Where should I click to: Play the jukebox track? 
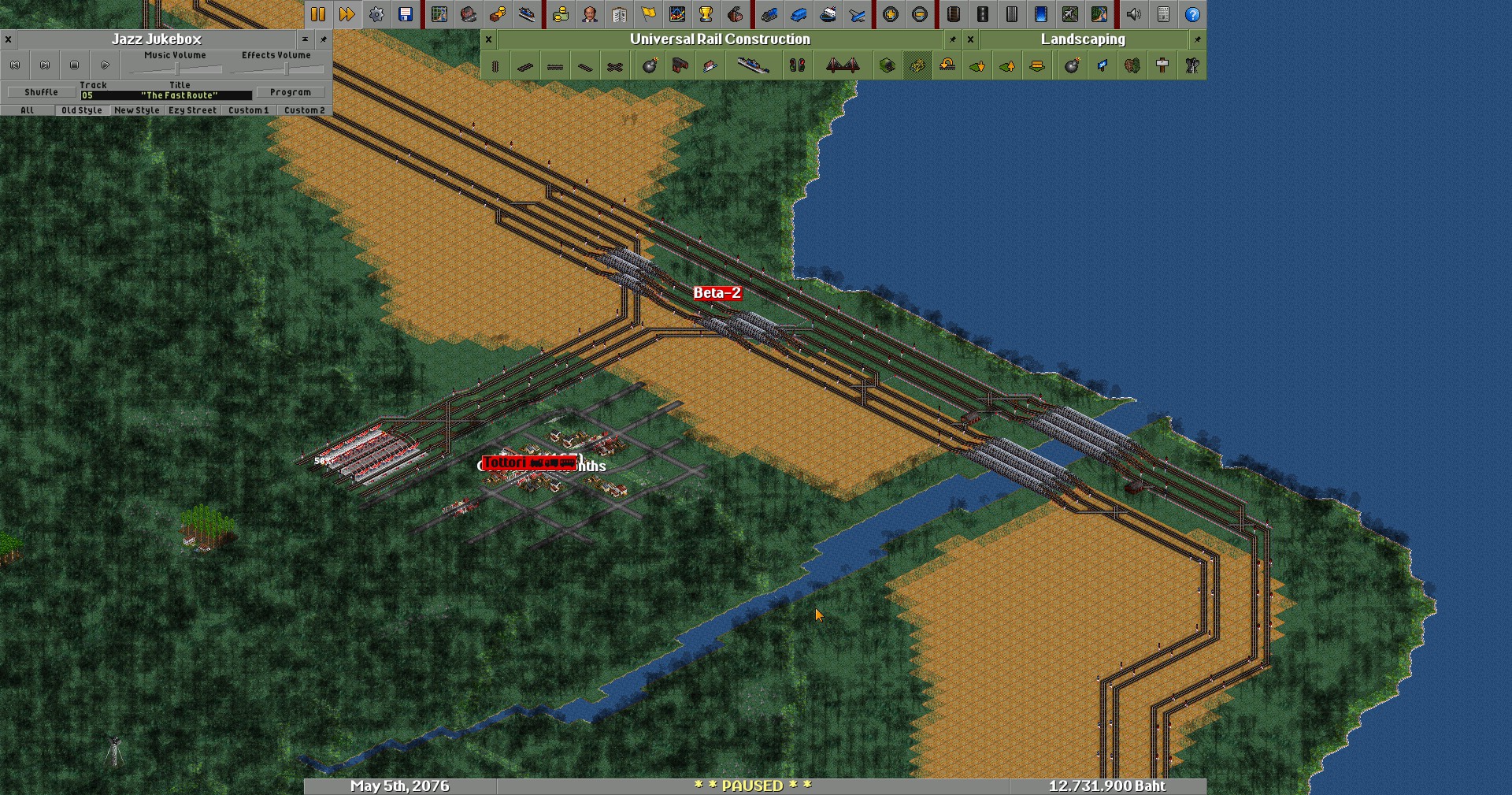[105, 65]
